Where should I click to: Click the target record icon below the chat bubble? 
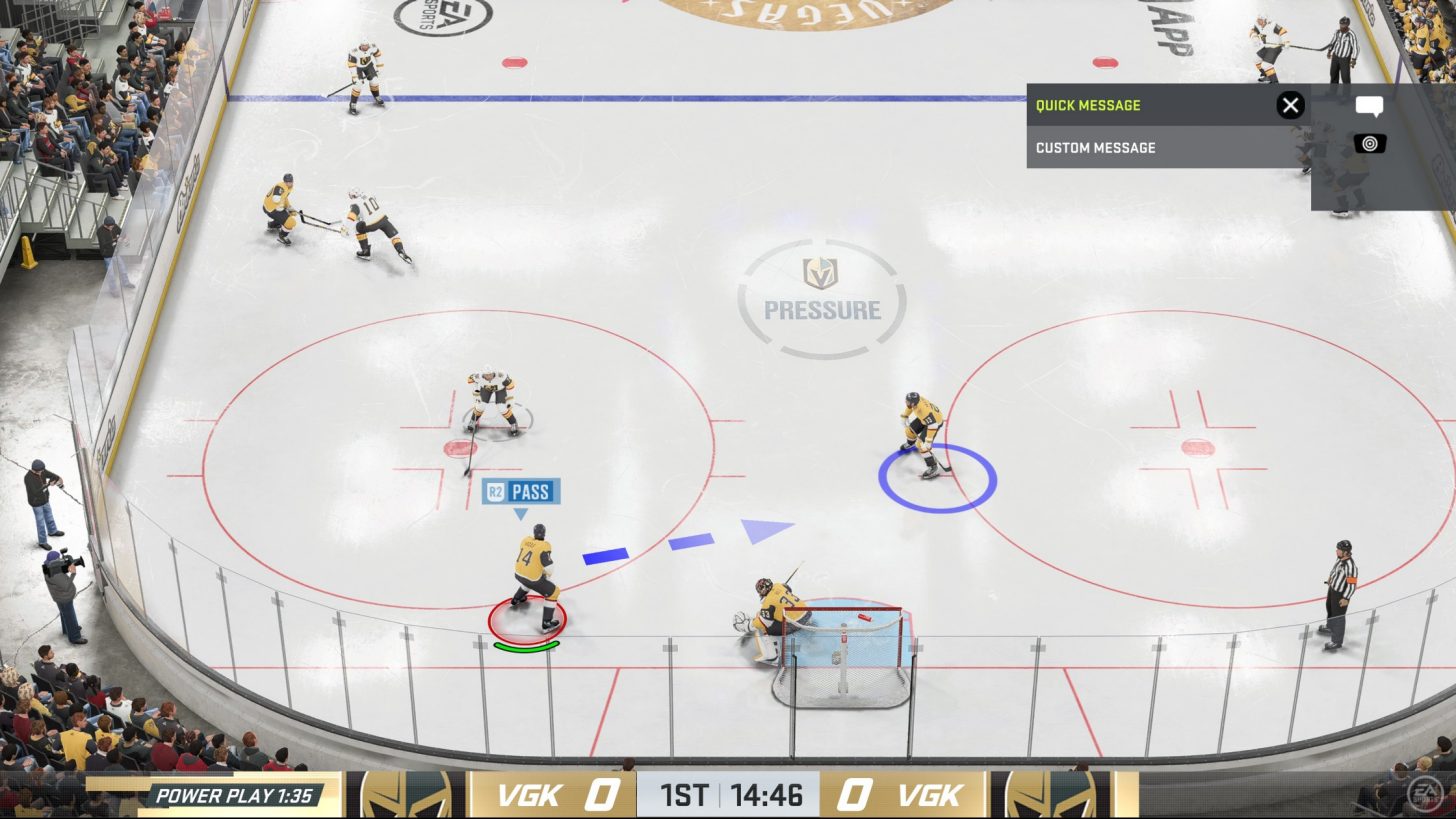1369,142
